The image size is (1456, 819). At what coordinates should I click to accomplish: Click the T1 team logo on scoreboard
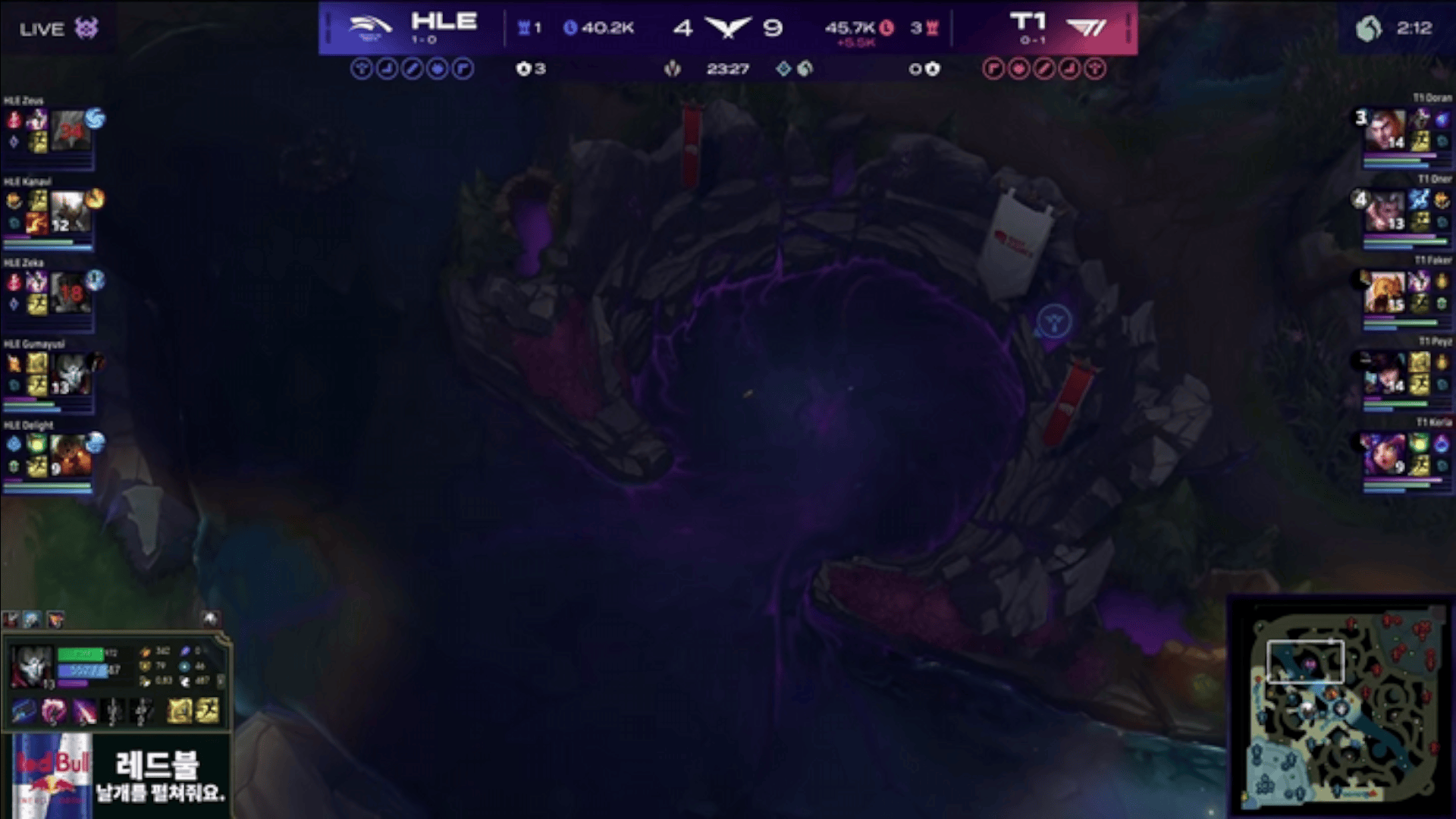pos(1085,28)
